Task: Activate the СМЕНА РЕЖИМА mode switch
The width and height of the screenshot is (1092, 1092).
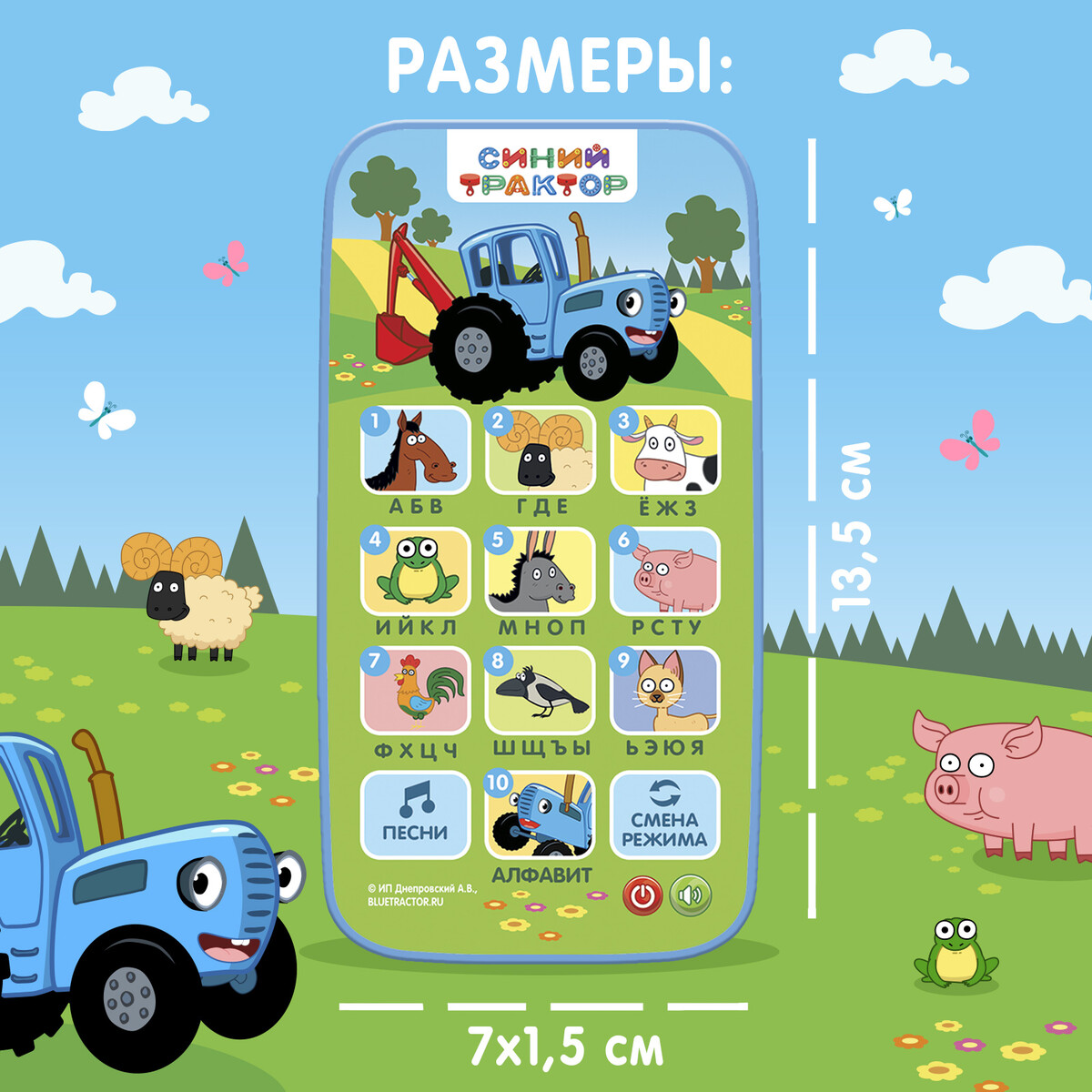Action: (x=665, y=814)
